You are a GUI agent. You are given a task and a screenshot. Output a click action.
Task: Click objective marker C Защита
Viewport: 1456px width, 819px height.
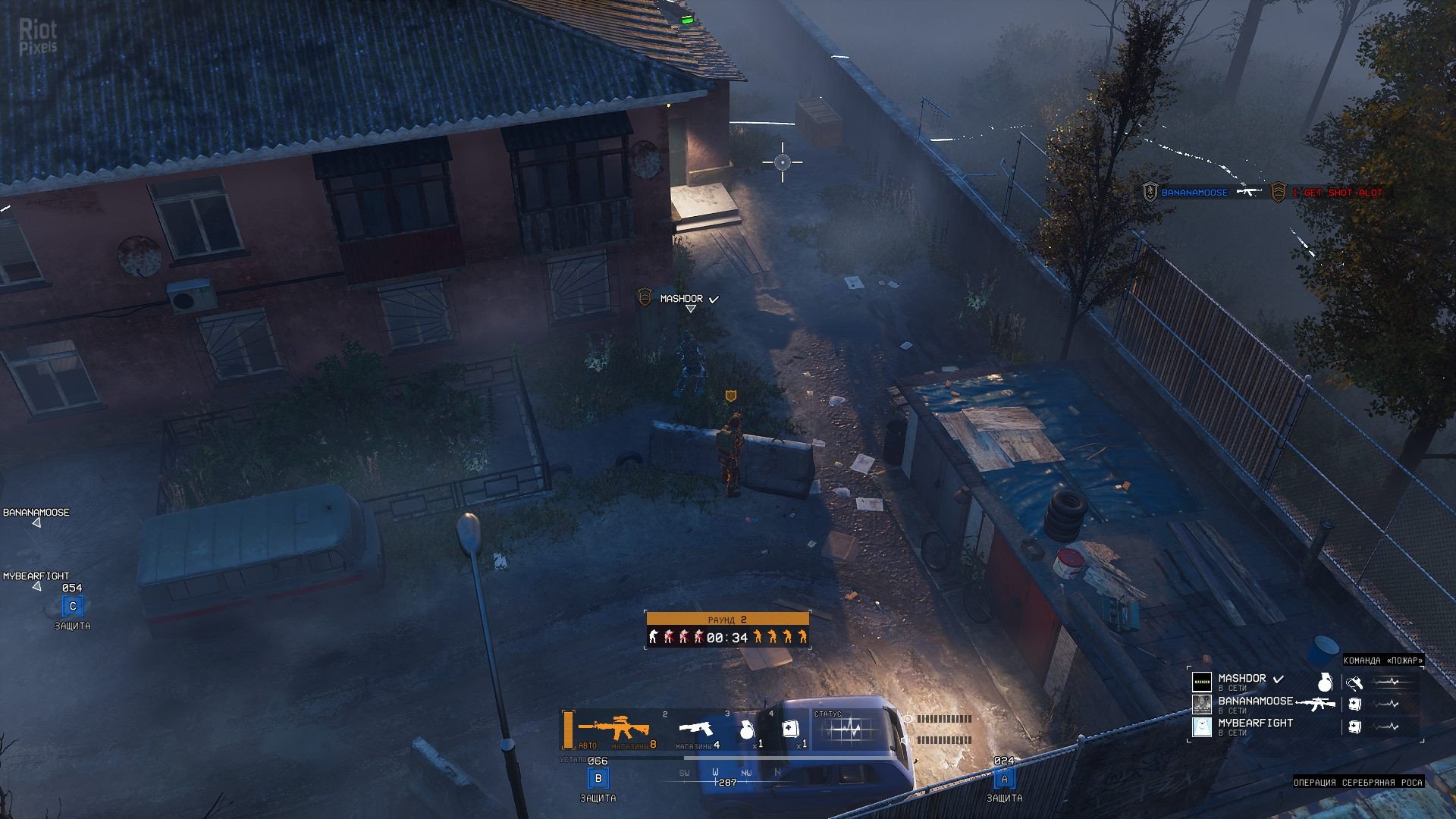pos(73,607)
